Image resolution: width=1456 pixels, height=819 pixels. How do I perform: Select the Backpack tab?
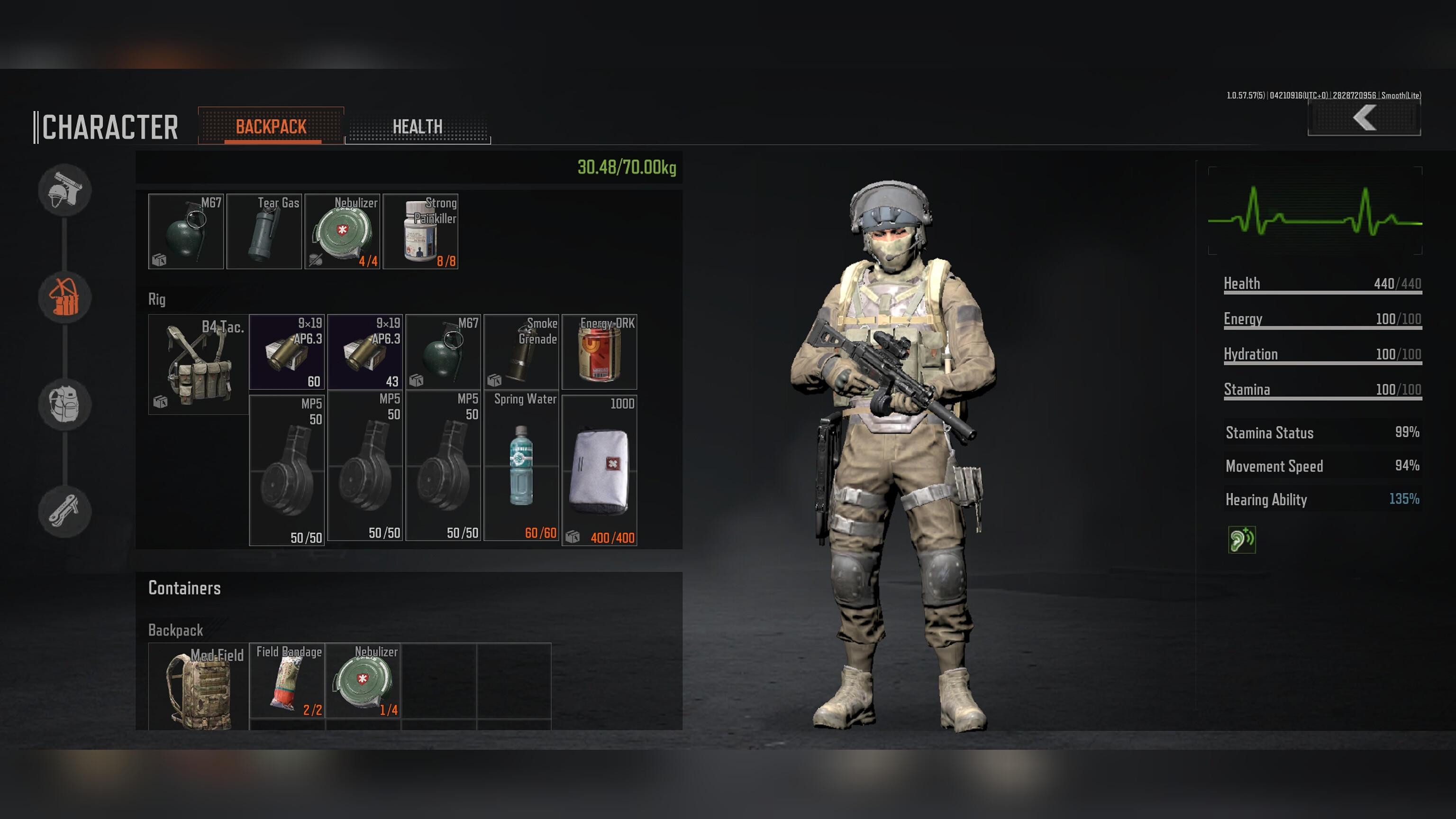pyautogui.click(x=271, y=127)
